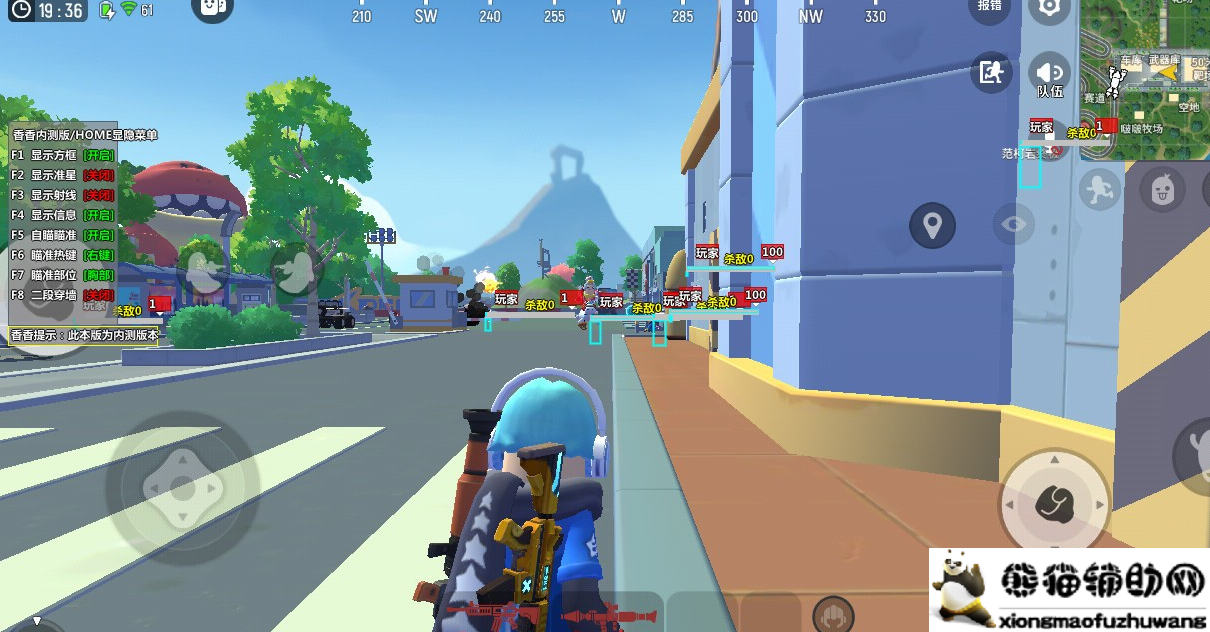
Task: Open the robot face icon at top
Action: [x=211, y=8]
